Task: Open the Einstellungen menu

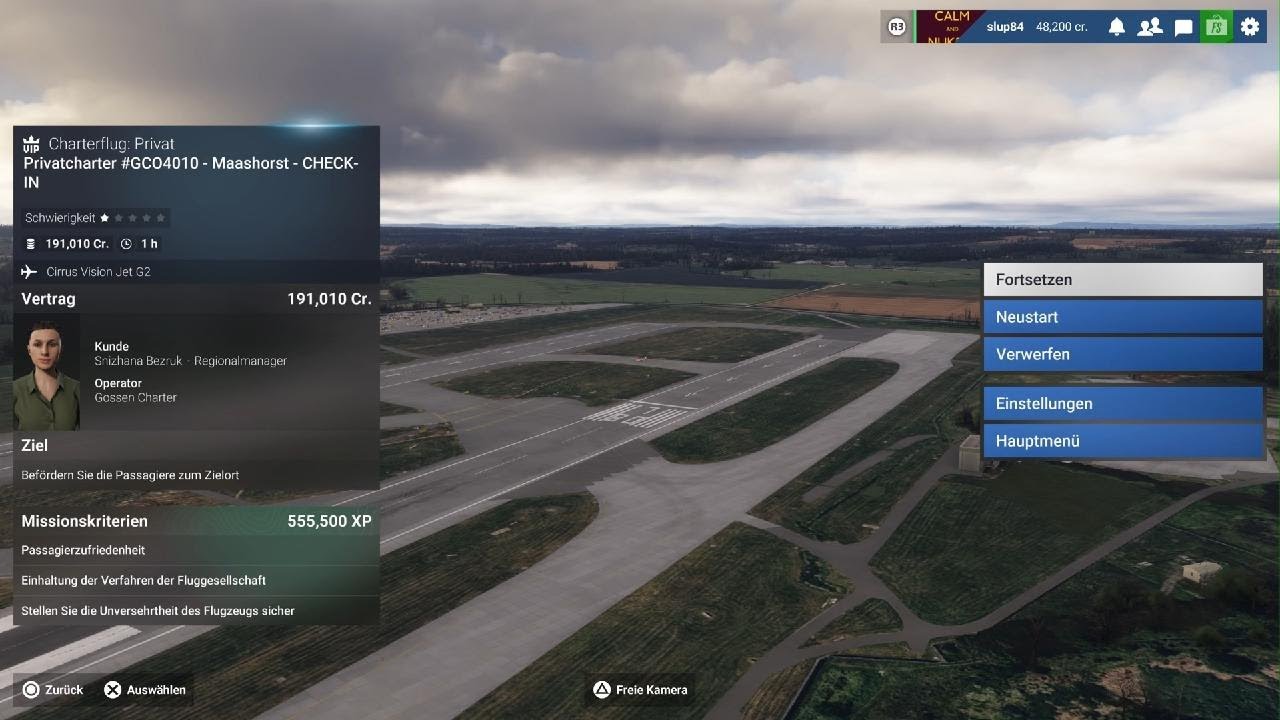Action: point(1122,404)
